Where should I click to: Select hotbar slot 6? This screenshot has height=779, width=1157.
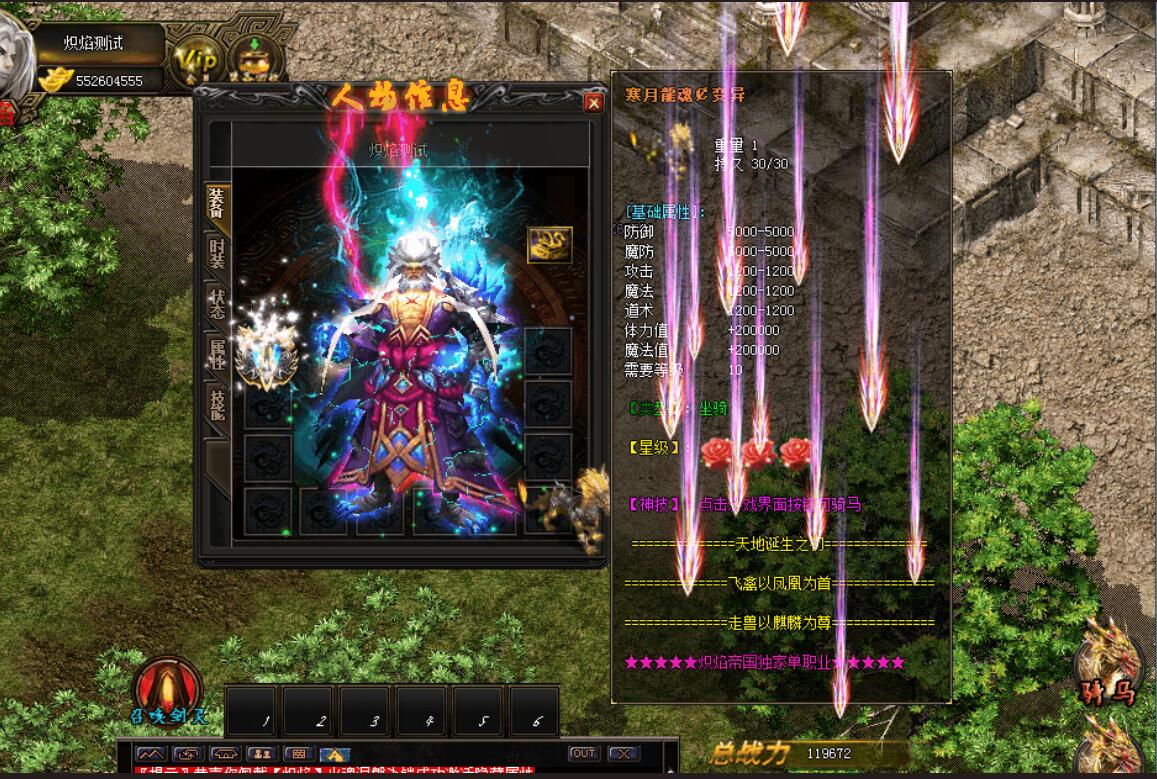point(535,711)
